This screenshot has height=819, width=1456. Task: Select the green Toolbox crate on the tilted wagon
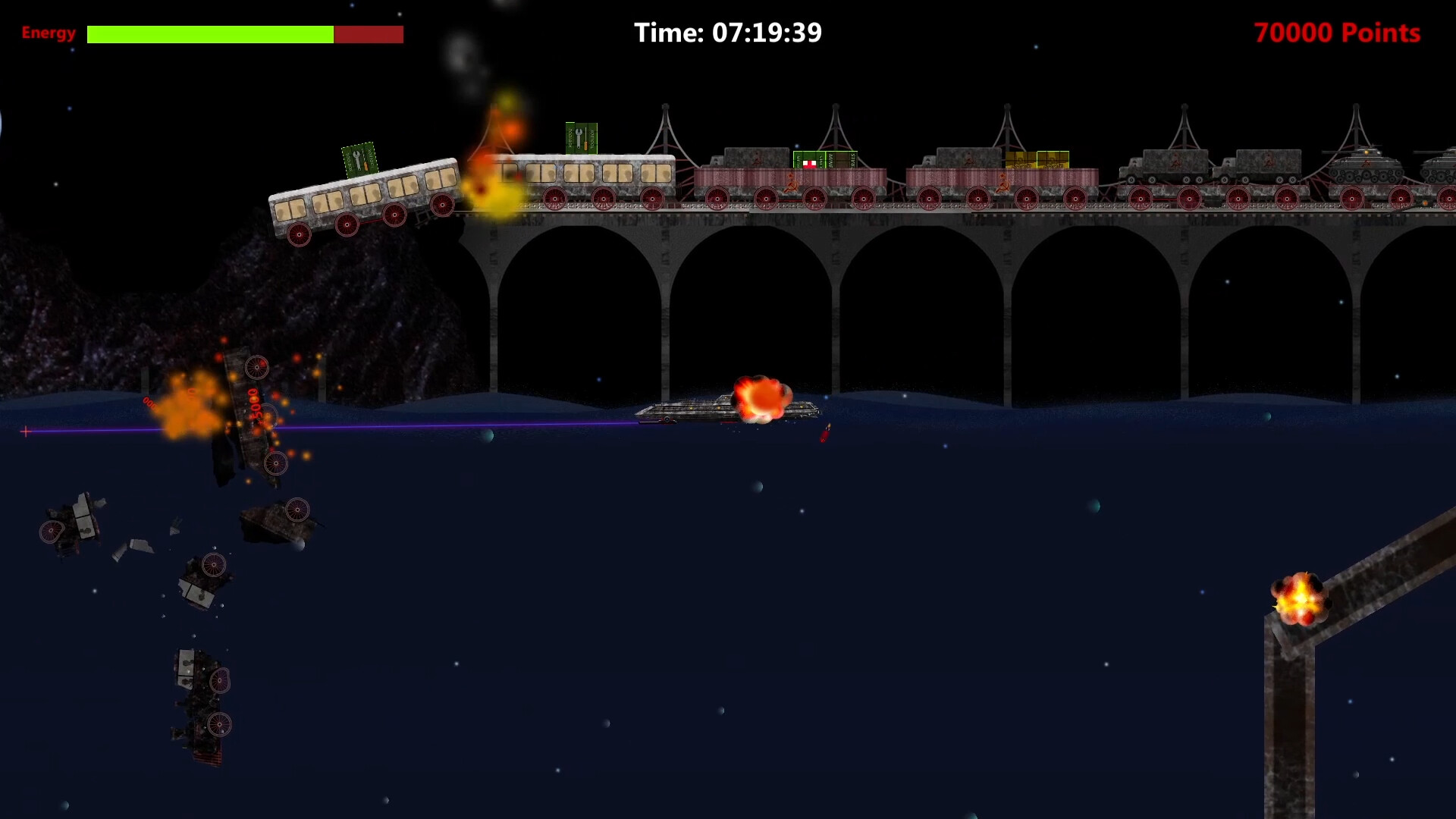point(360,161)
